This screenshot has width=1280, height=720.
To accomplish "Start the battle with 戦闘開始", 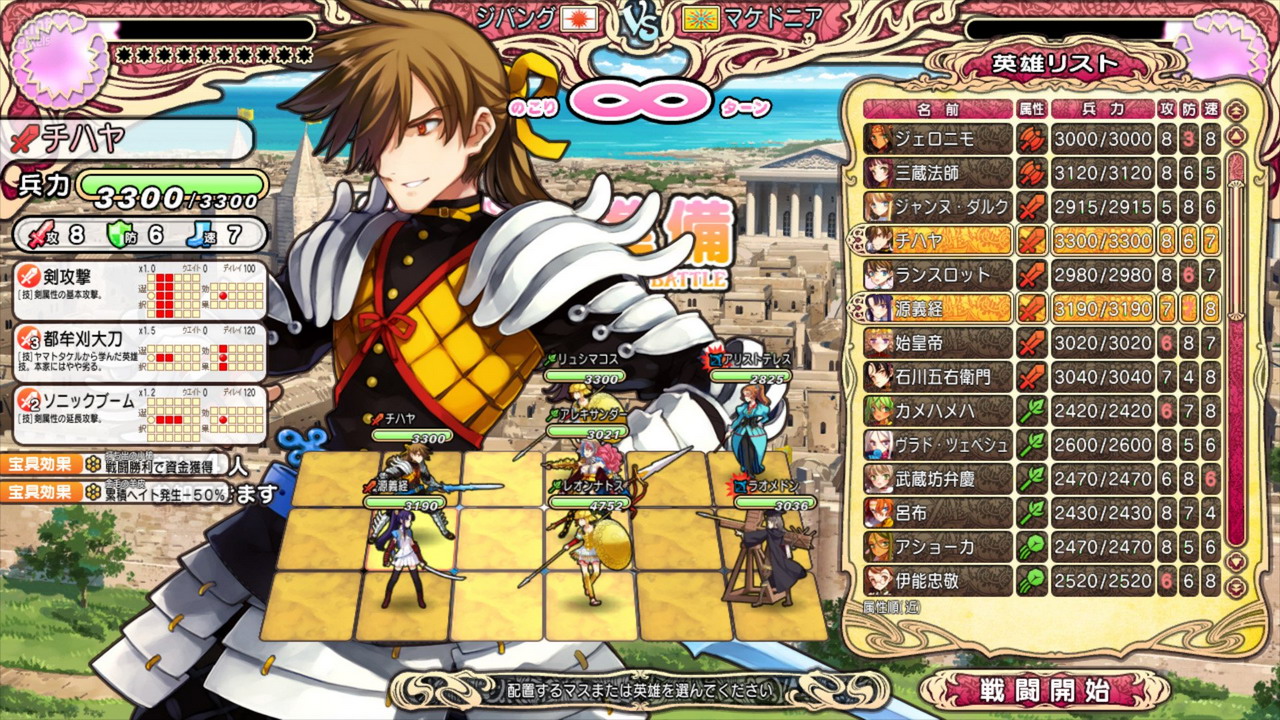I will coord(1044,689).
